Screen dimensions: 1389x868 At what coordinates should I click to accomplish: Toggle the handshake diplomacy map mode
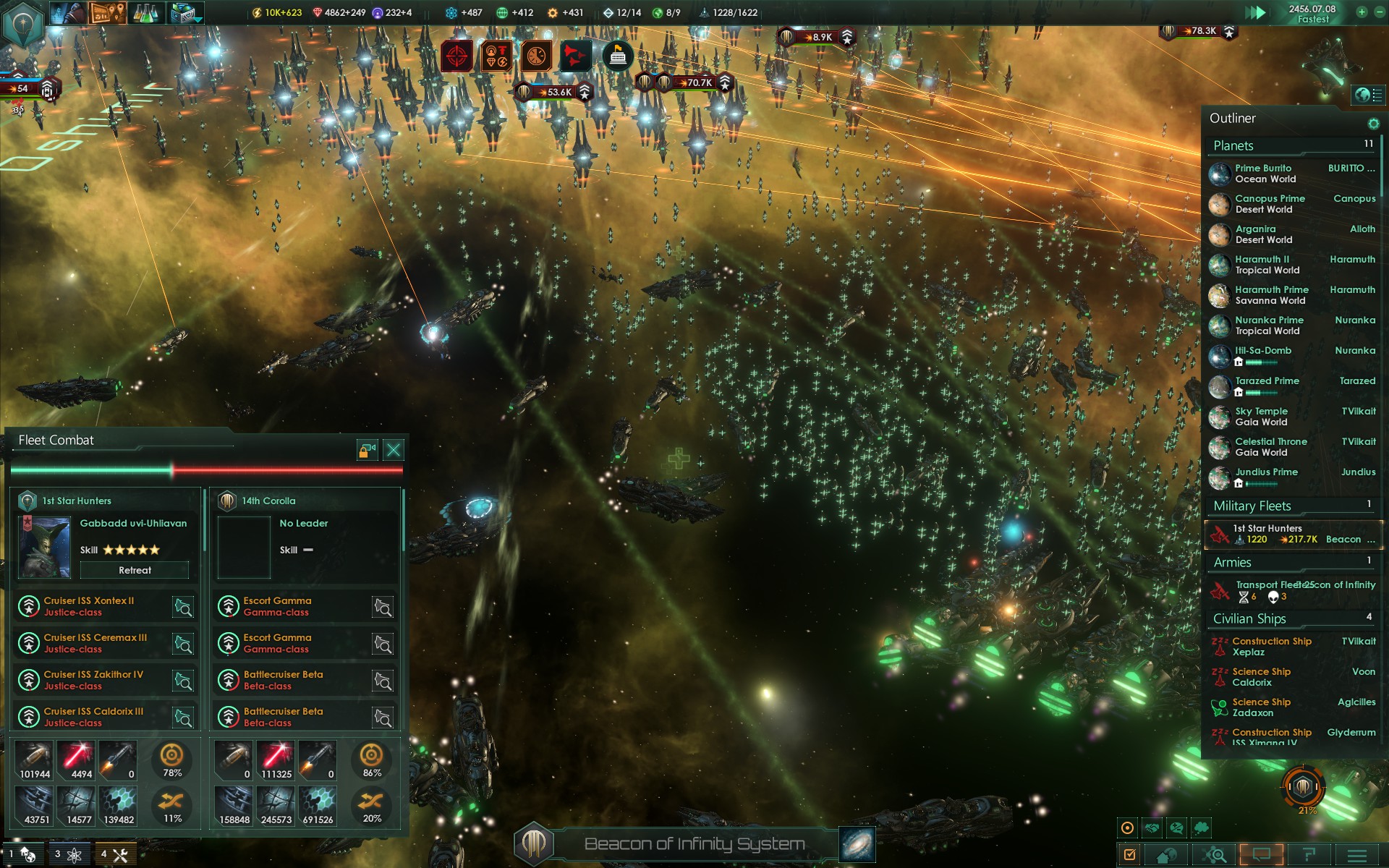tap(1152, 828)
